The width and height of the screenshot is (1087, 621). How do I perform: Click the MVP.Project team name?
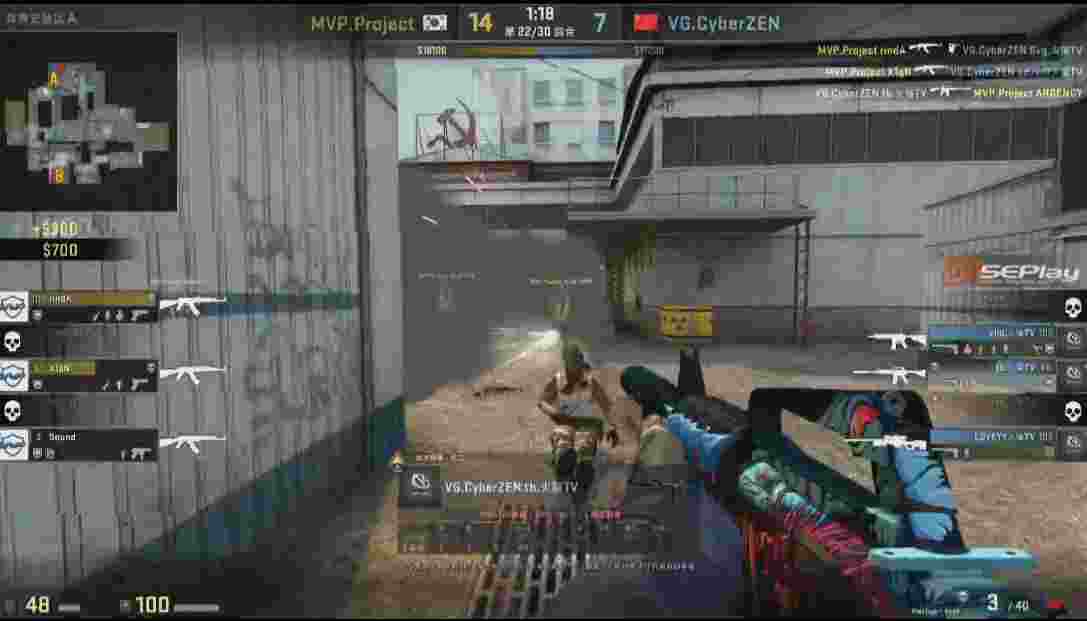362,23
